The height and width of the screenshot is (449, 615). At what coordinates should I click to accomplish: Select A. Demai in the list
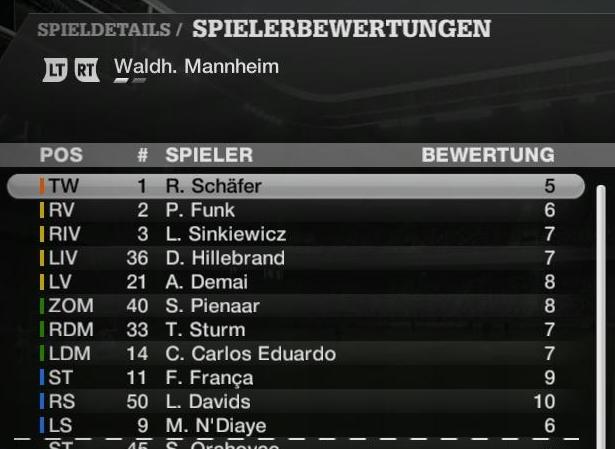click(296, 282)
